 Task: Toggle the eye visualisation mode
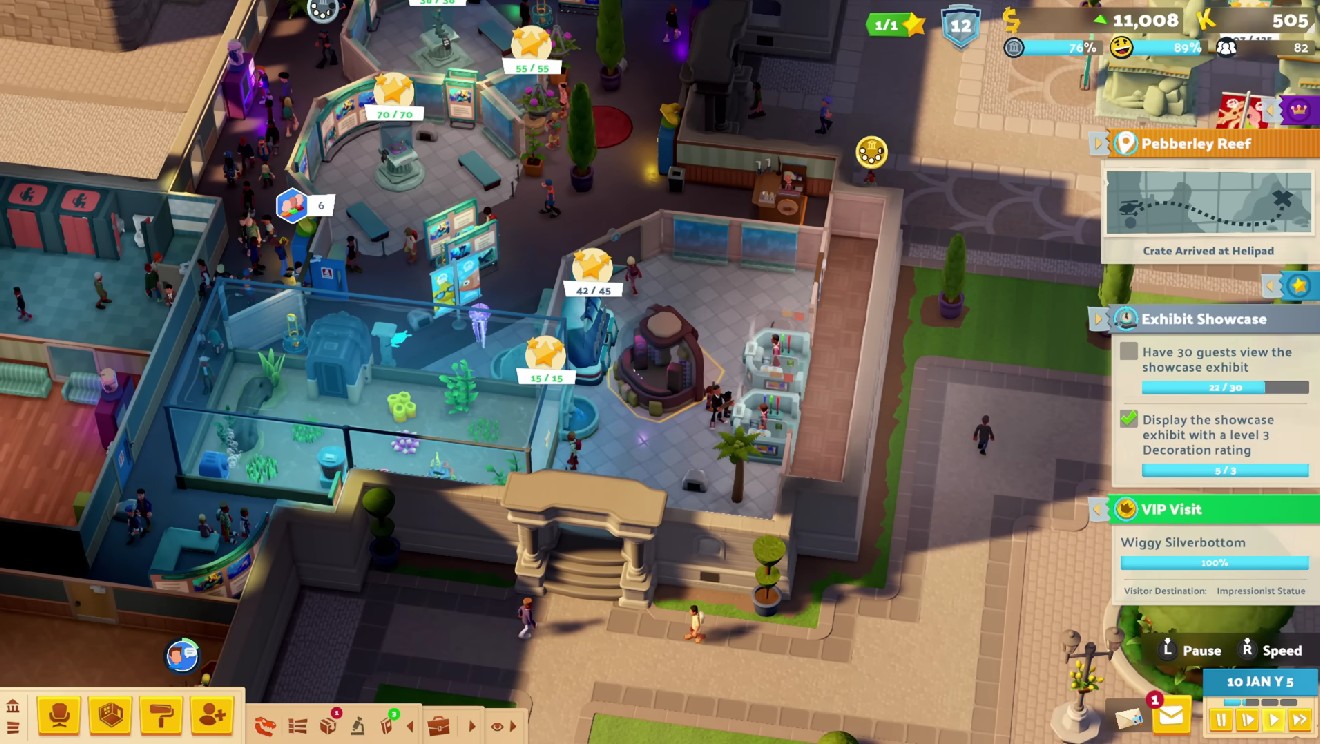point(497,726)
